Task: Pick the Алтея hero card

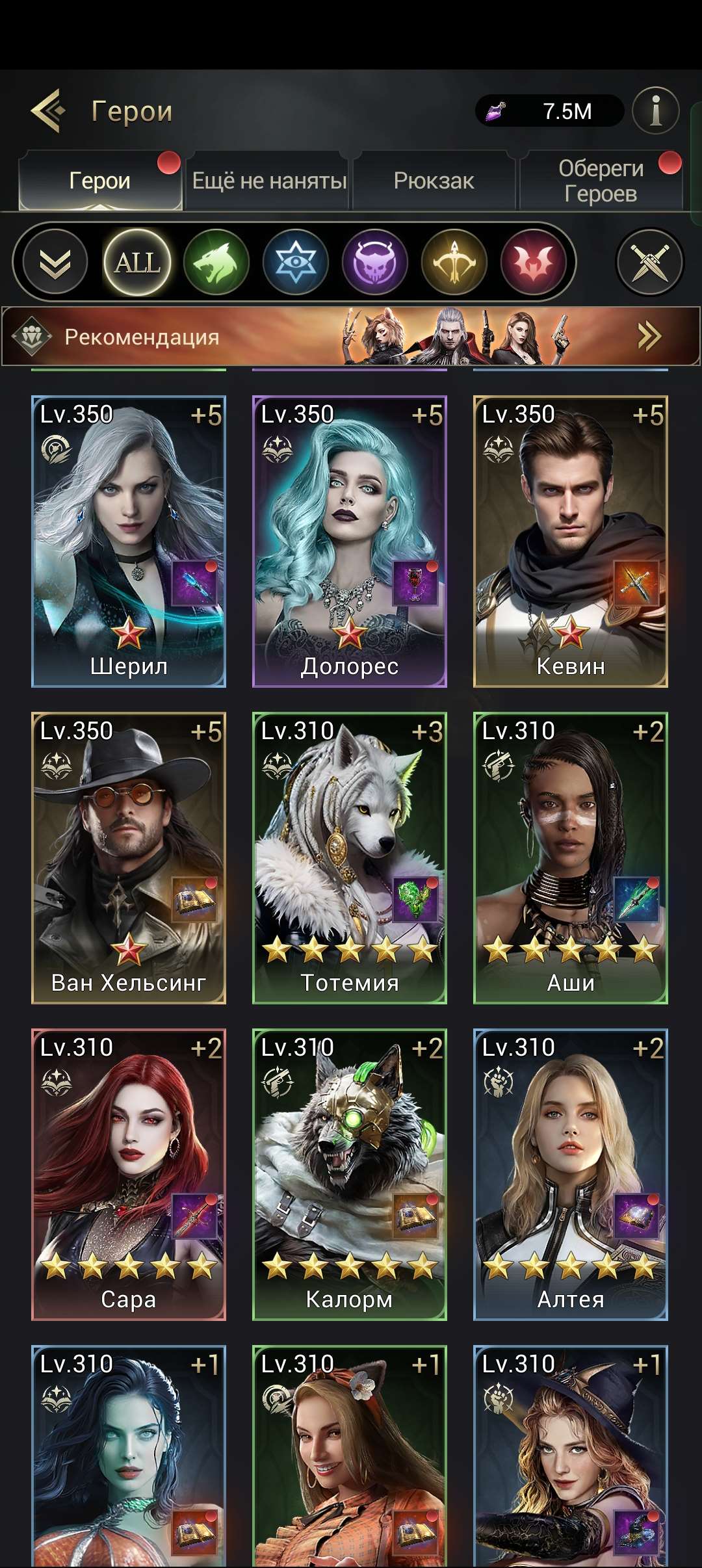Action: tap(571, 1174)
